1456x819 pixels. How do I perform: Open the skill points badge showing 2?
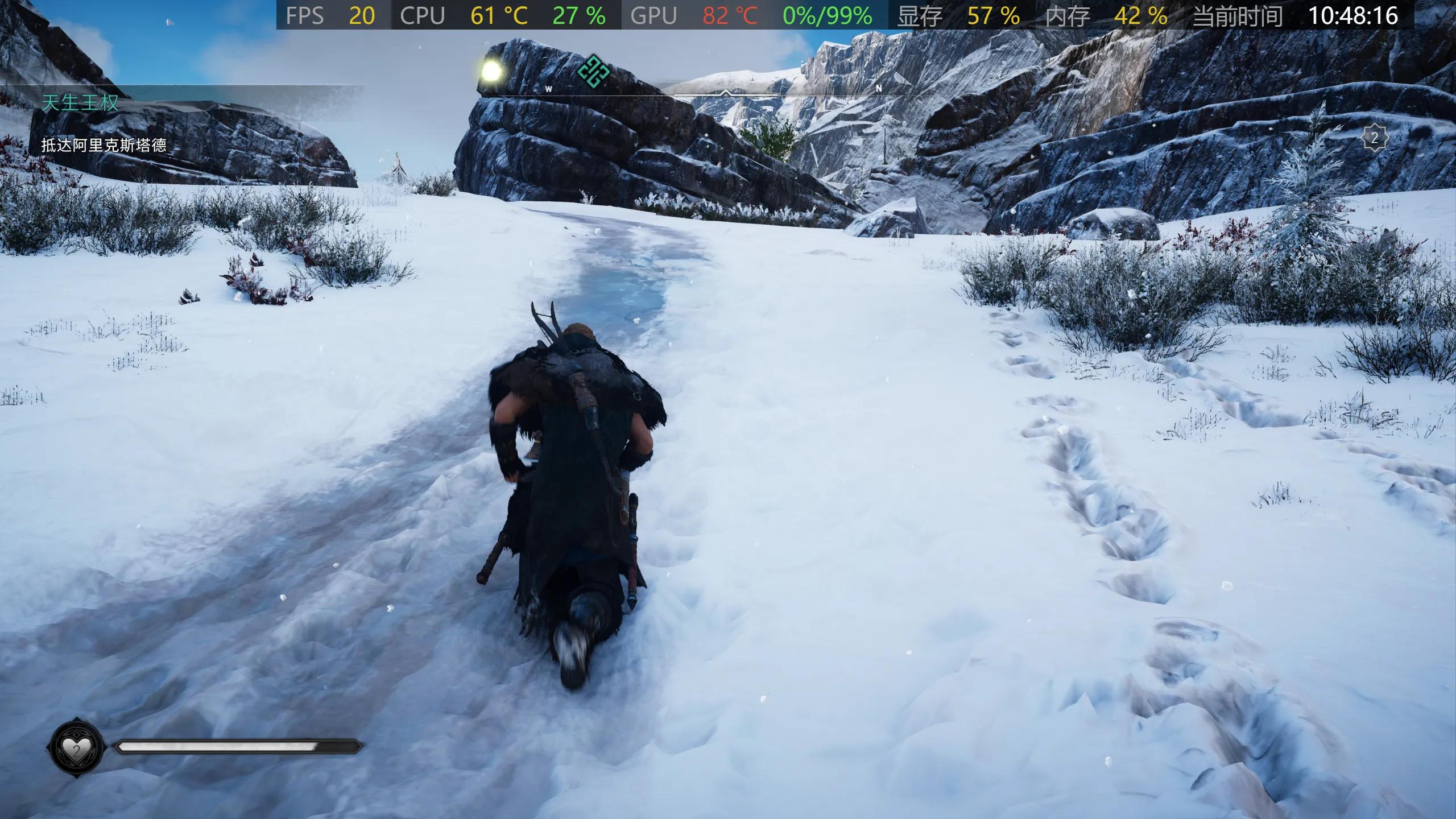click(x=1374, y=138)
